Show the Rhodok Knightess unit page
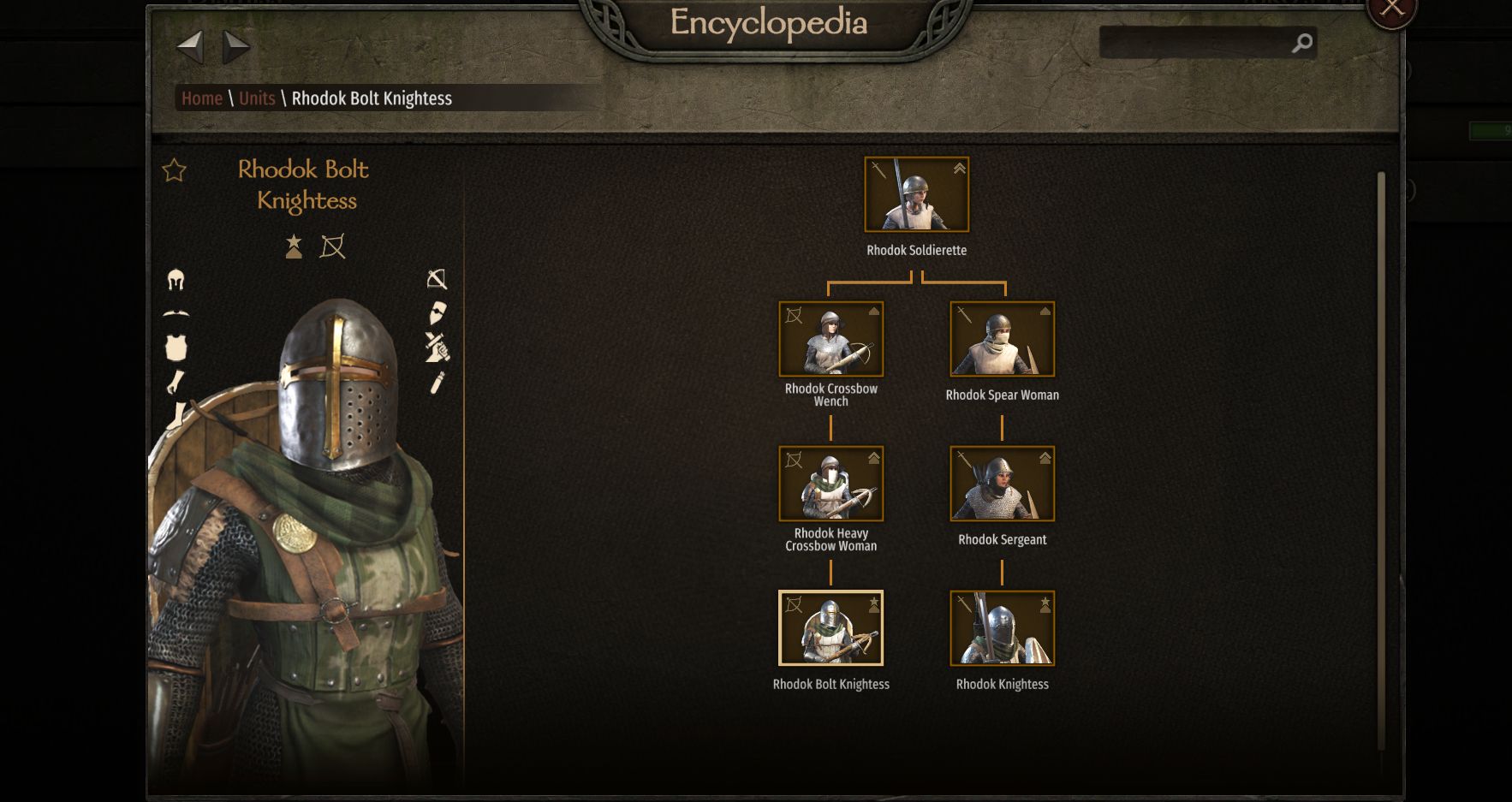This screenshot has height=802, width=1512. pyautogui.click(x=1002, y=628)
